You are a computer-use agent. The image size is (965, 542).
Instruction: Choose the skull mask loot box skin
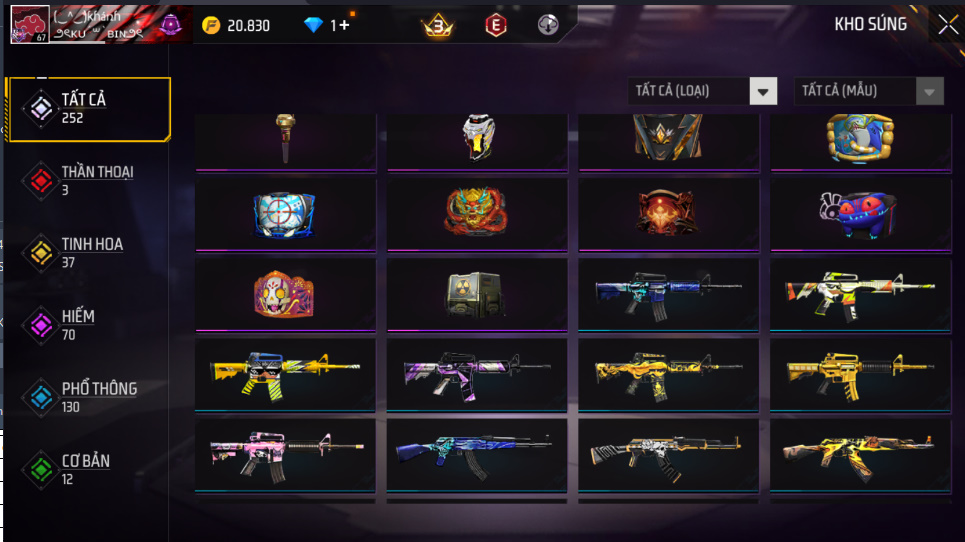point(285,294)
